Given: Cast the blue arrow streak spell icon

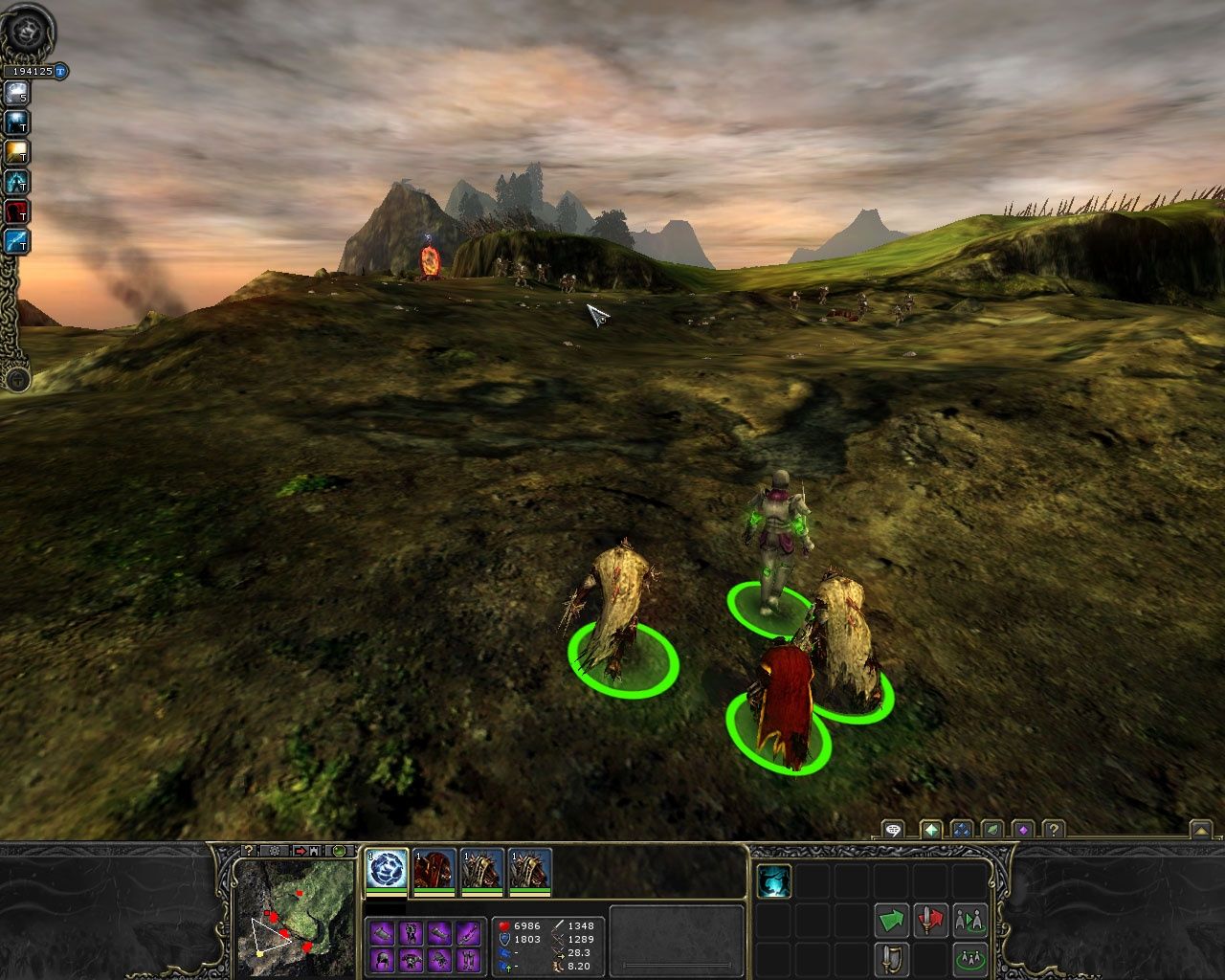Looking at the screenshot, I should coord(16,241).
